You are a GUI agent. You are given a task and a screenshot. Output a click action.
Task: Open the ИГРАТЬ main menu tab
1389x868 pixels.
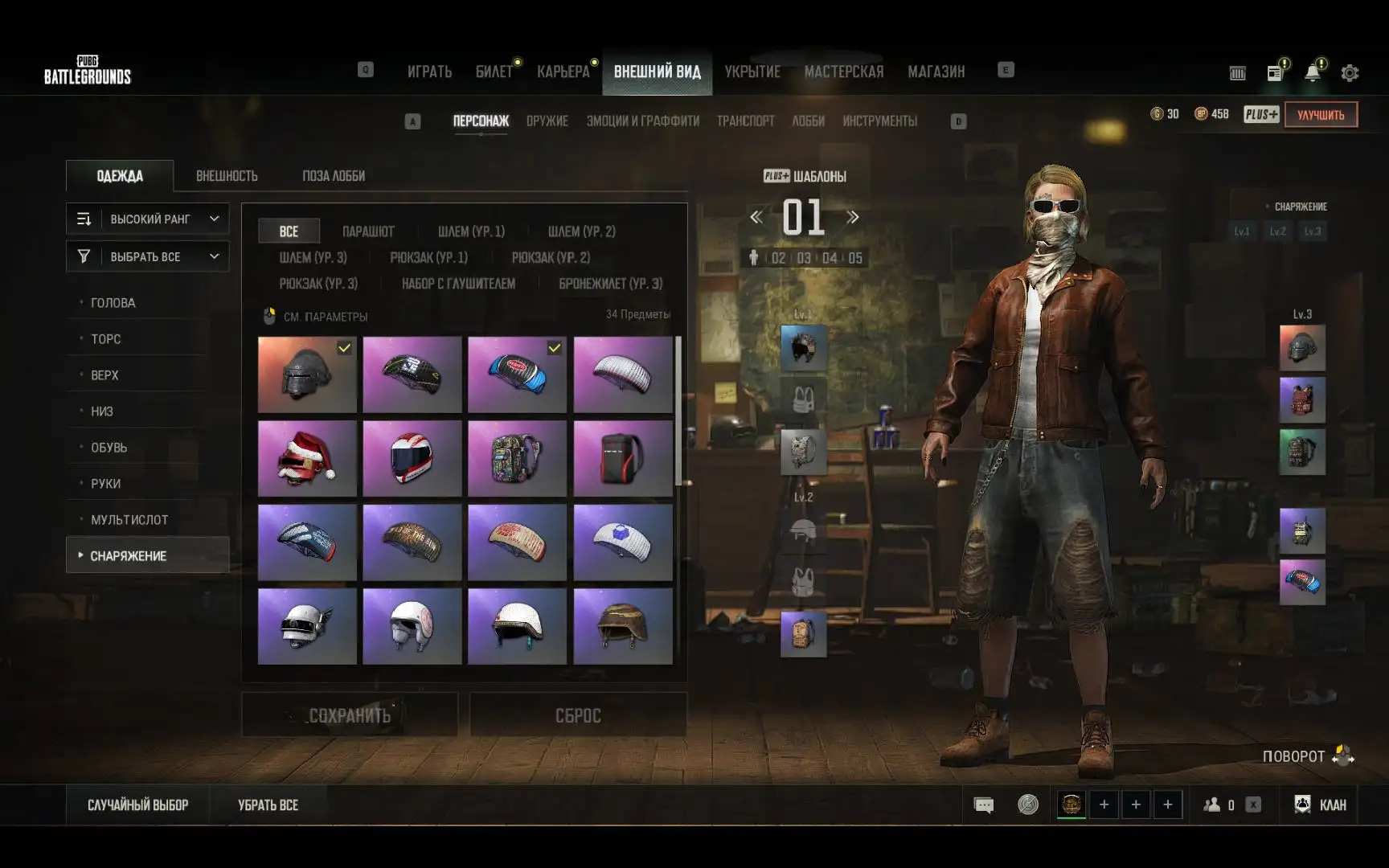pos(429,72)
